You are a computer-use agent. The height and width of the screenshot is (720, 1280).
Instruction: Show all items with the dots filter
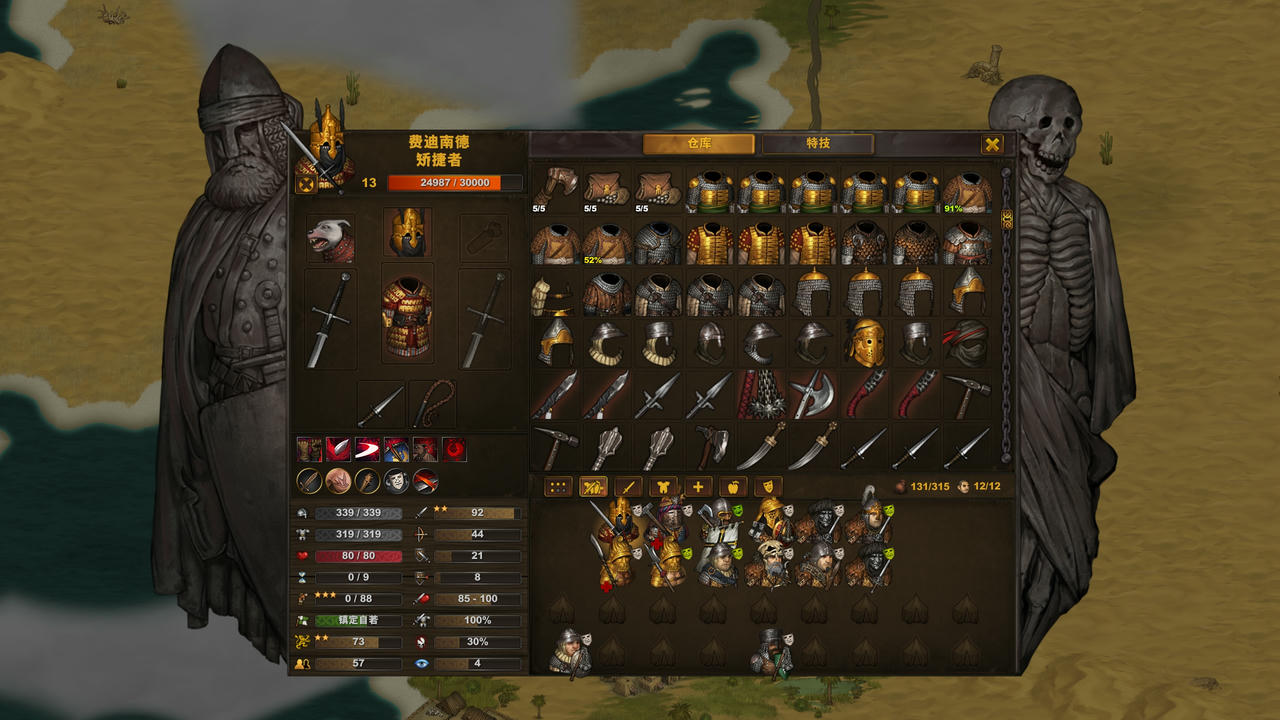[x=558, y=487]
